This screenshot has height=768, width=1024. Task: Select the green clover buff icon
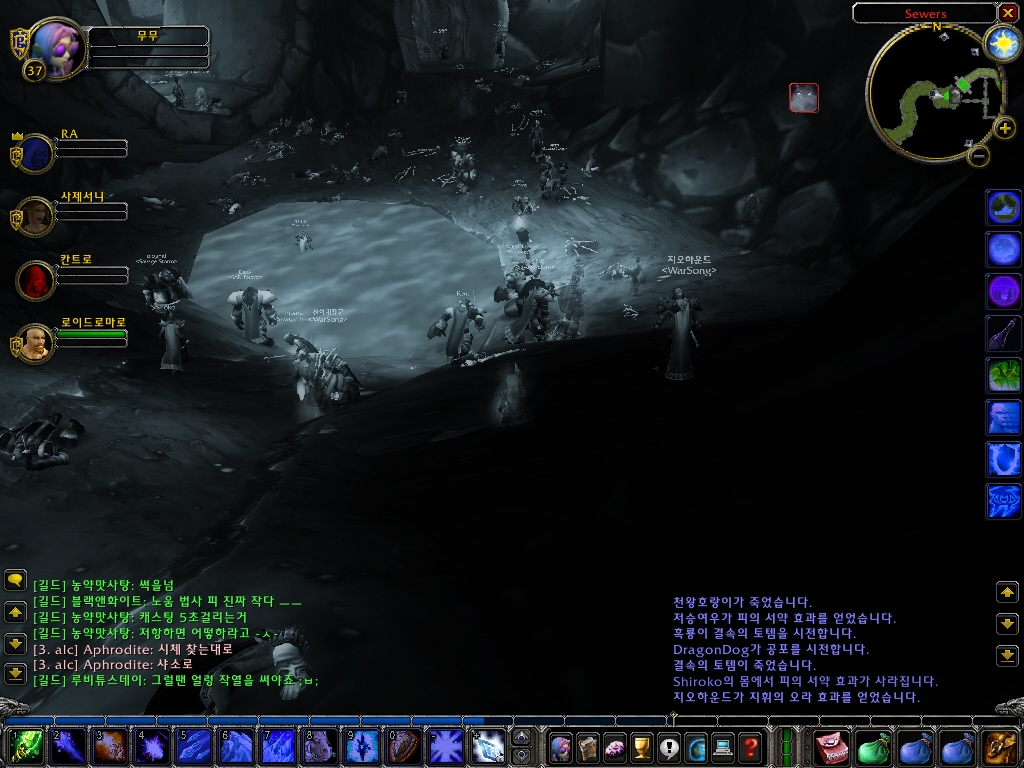[x=1004, y=375]
